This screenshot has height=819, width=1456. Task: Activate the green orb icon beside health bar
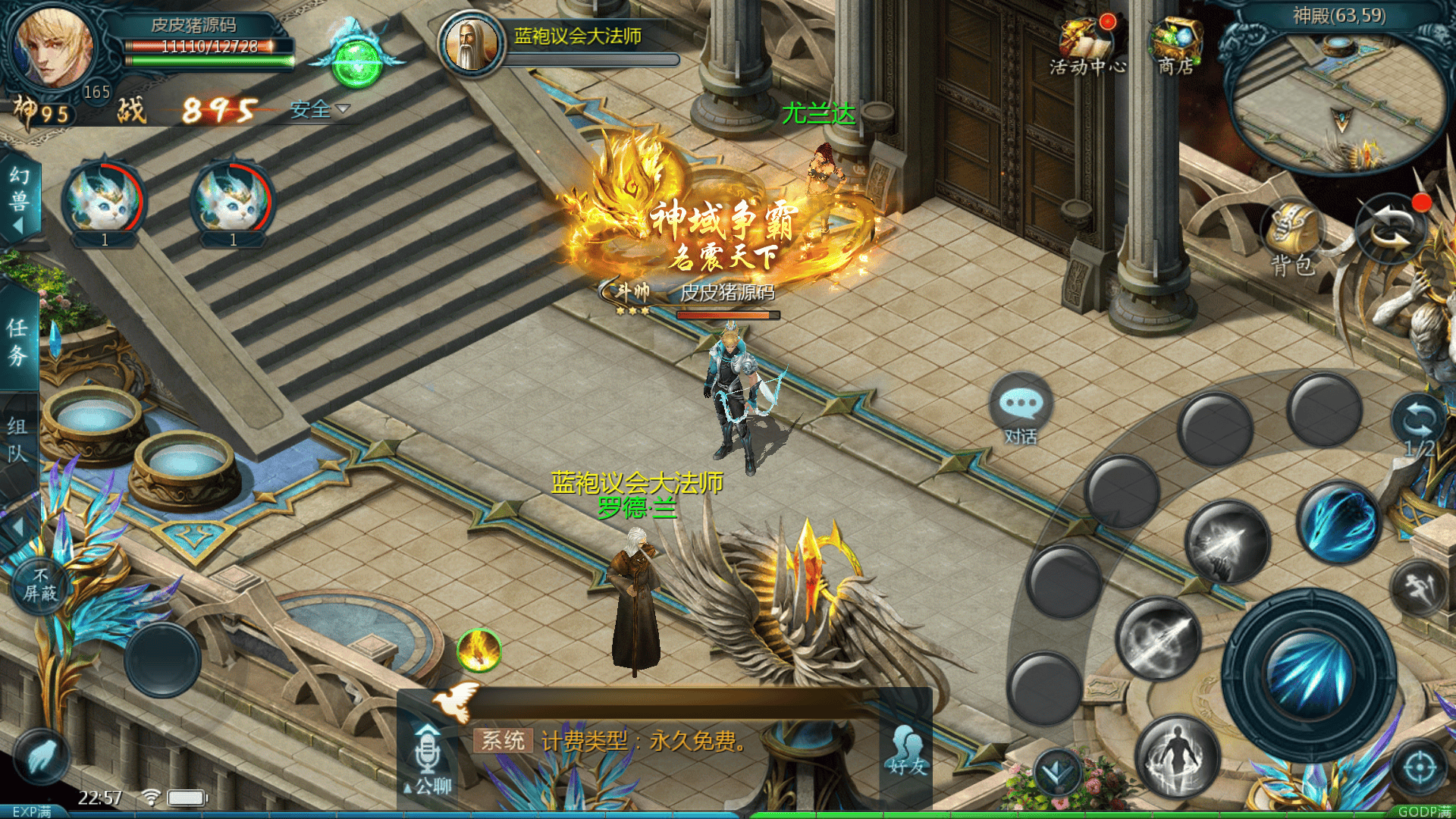[x=356, y=61]
